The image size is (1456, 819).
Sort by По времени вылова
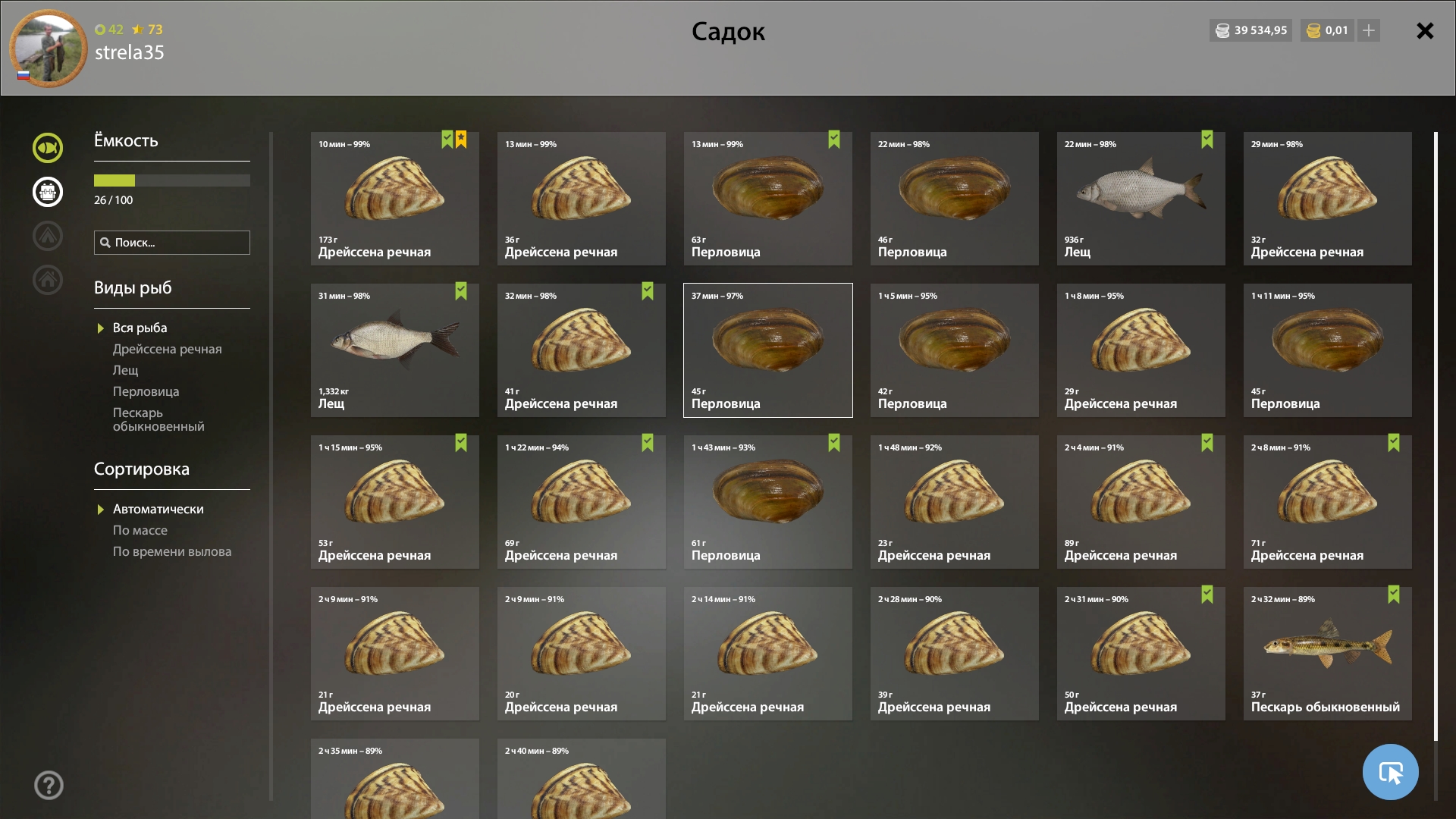pos(171,551)
